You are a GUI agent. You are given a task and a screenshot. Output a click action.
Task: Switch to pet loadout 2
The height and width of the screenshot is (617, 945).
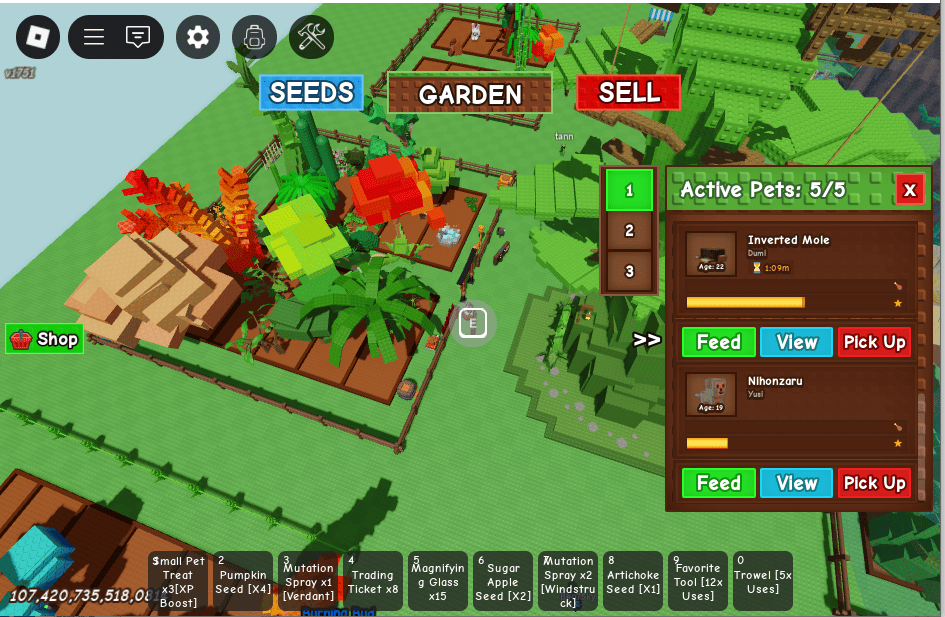pos(629,230)
